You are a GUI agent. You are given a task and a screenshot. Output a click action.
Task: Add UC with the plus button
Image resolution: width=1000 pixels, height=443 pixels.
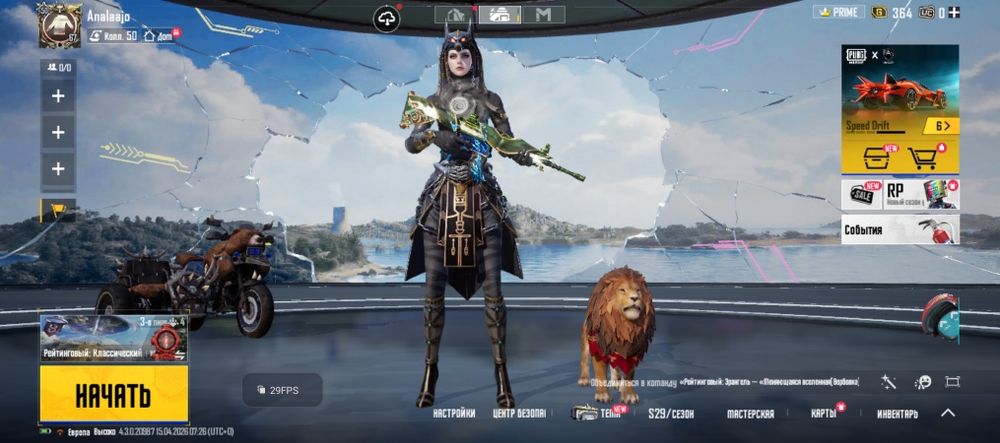pyautogui.click(x=954, y=12)
